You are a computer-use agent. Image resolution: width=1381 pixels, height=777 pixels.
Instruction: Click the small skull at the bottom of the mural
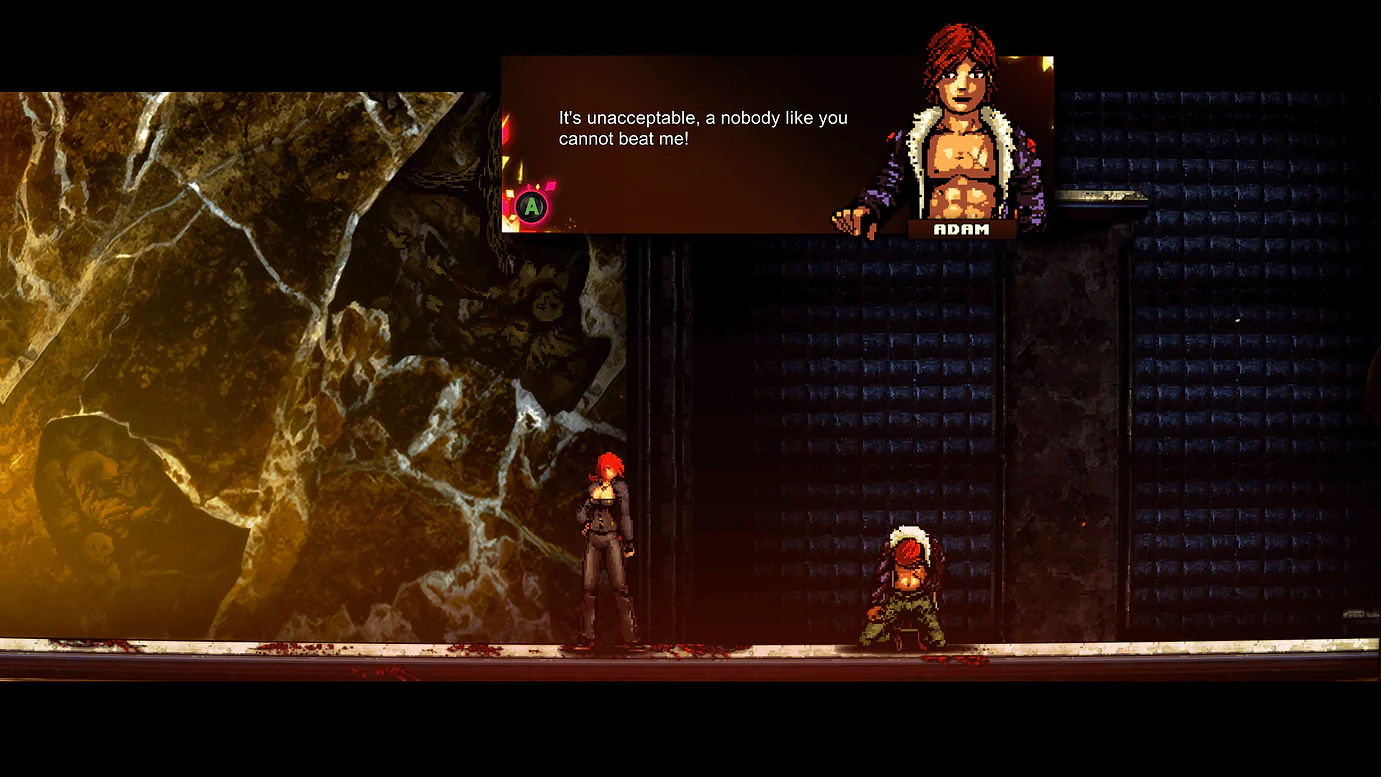[97, 545]
